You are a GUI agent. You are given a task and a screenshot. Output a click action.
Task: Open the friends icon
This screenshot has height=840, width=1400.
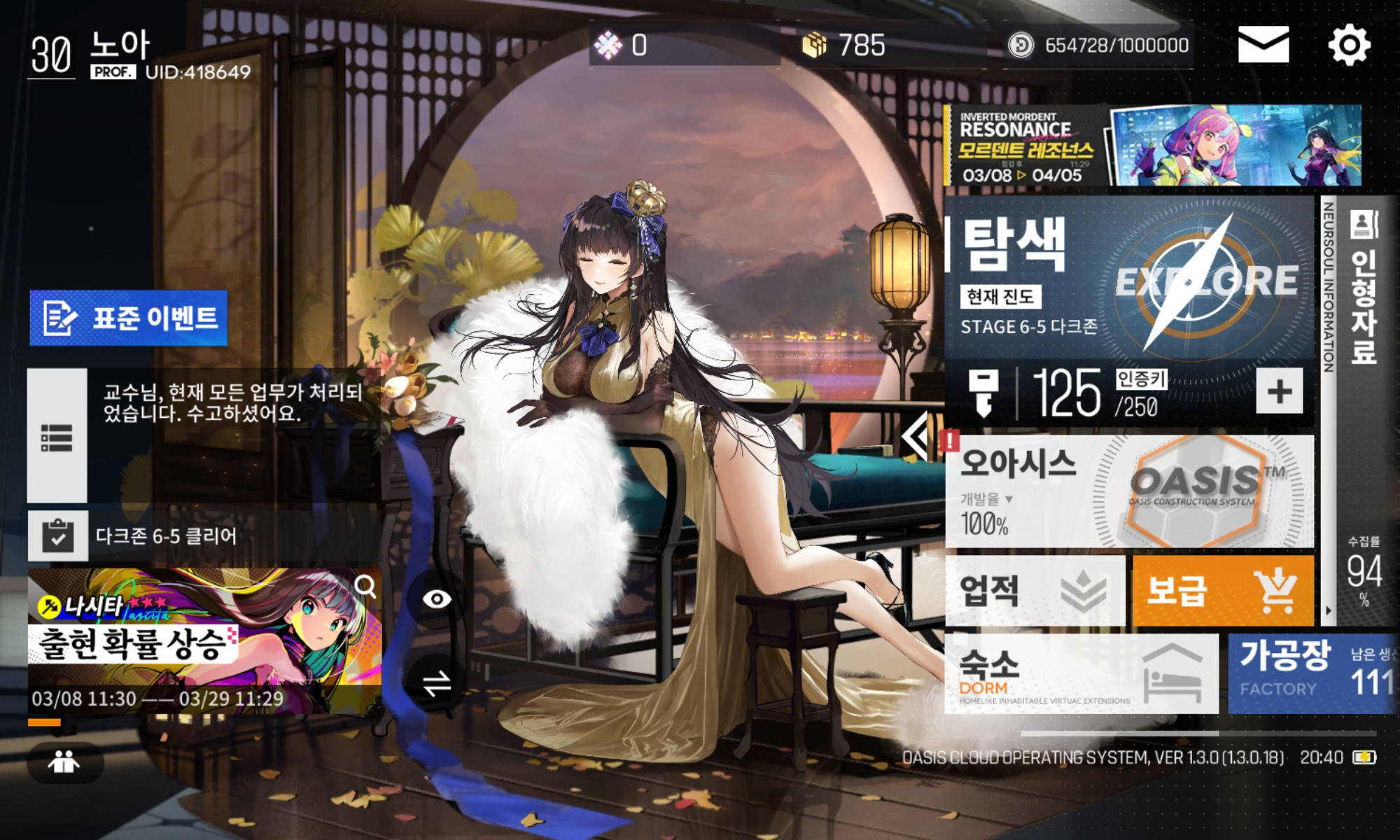64,762
